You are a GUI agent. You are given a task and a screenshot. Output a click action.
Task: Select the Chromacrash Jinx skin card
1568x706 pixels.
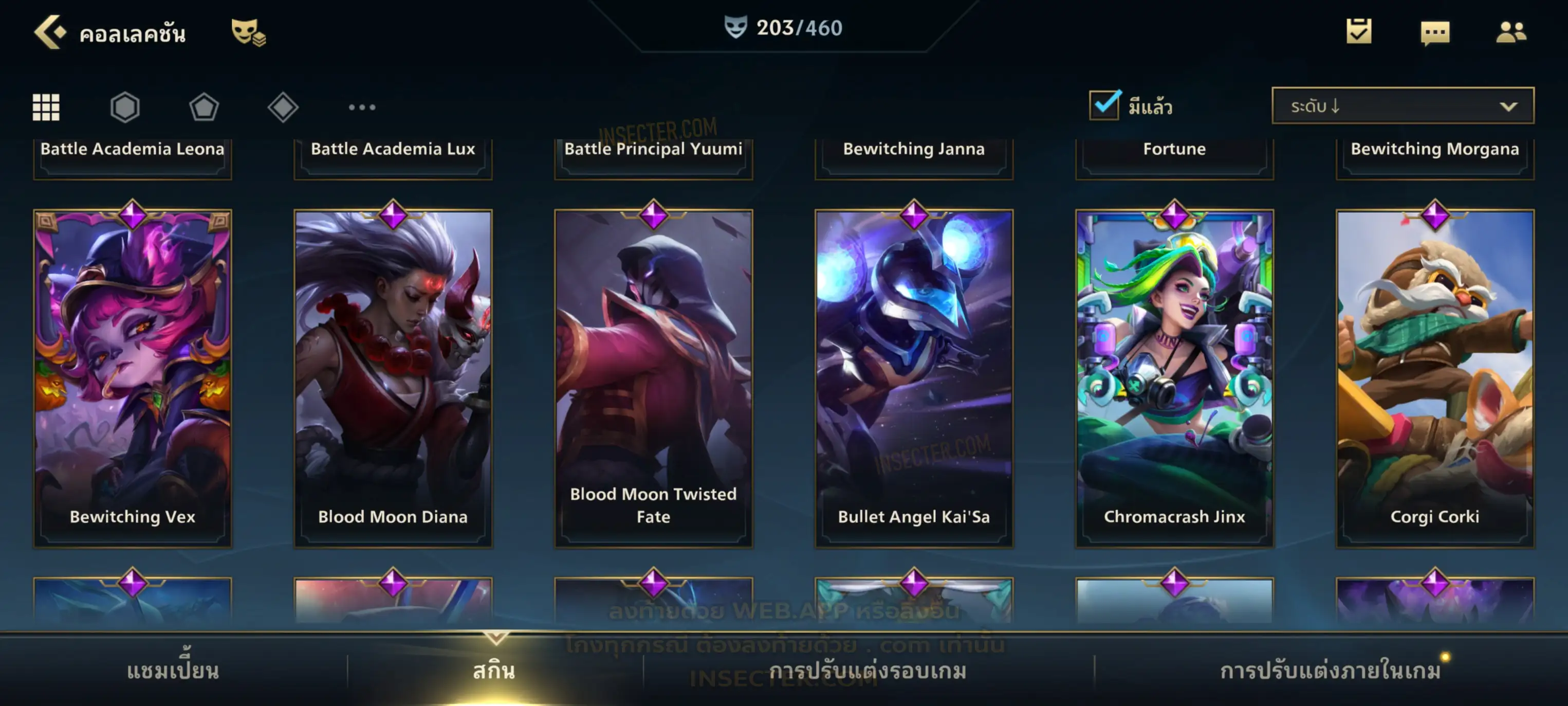coord(1174,377)
